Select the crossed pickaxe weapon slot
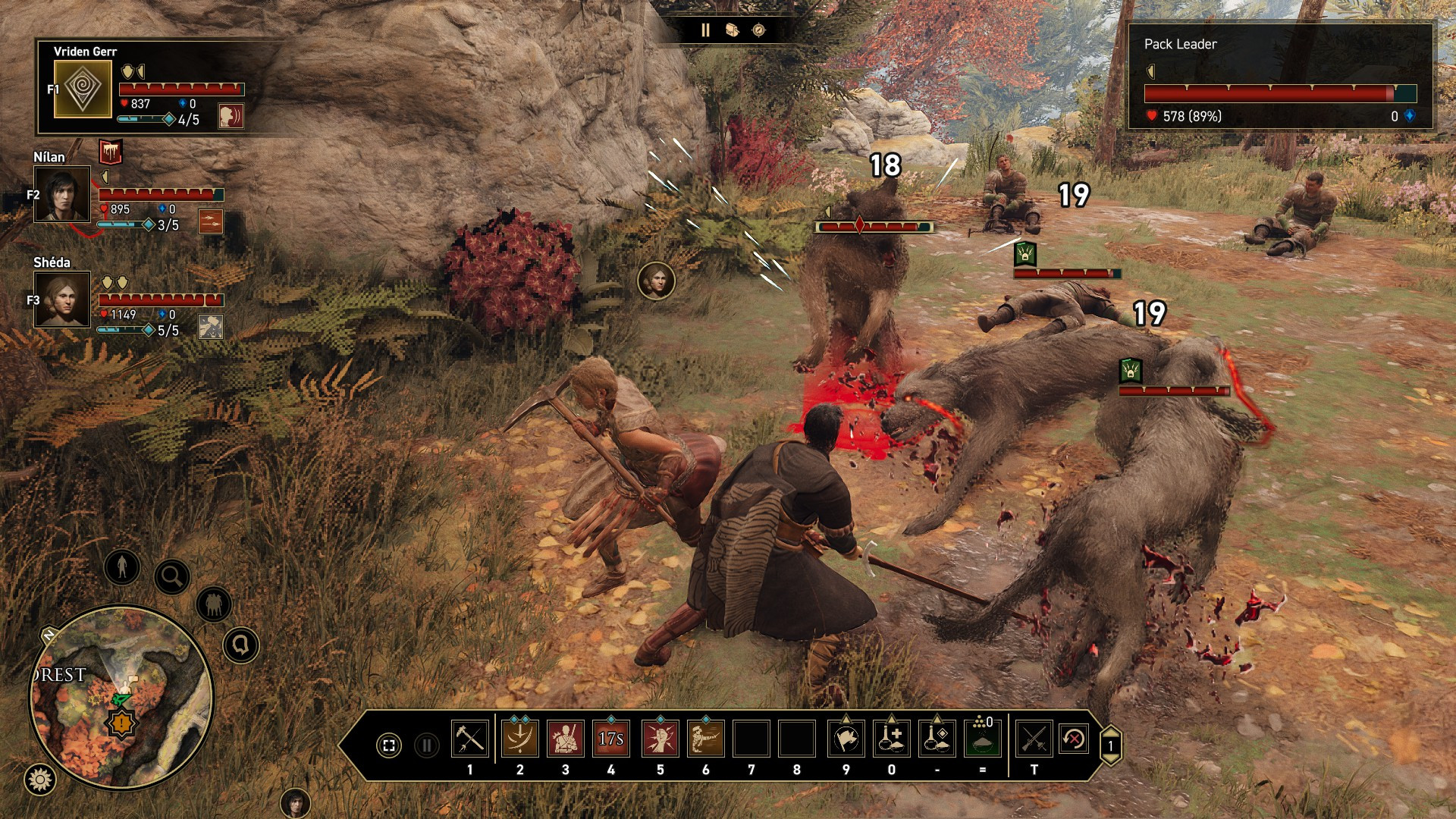1456x819 pixels. coord(469,738)
